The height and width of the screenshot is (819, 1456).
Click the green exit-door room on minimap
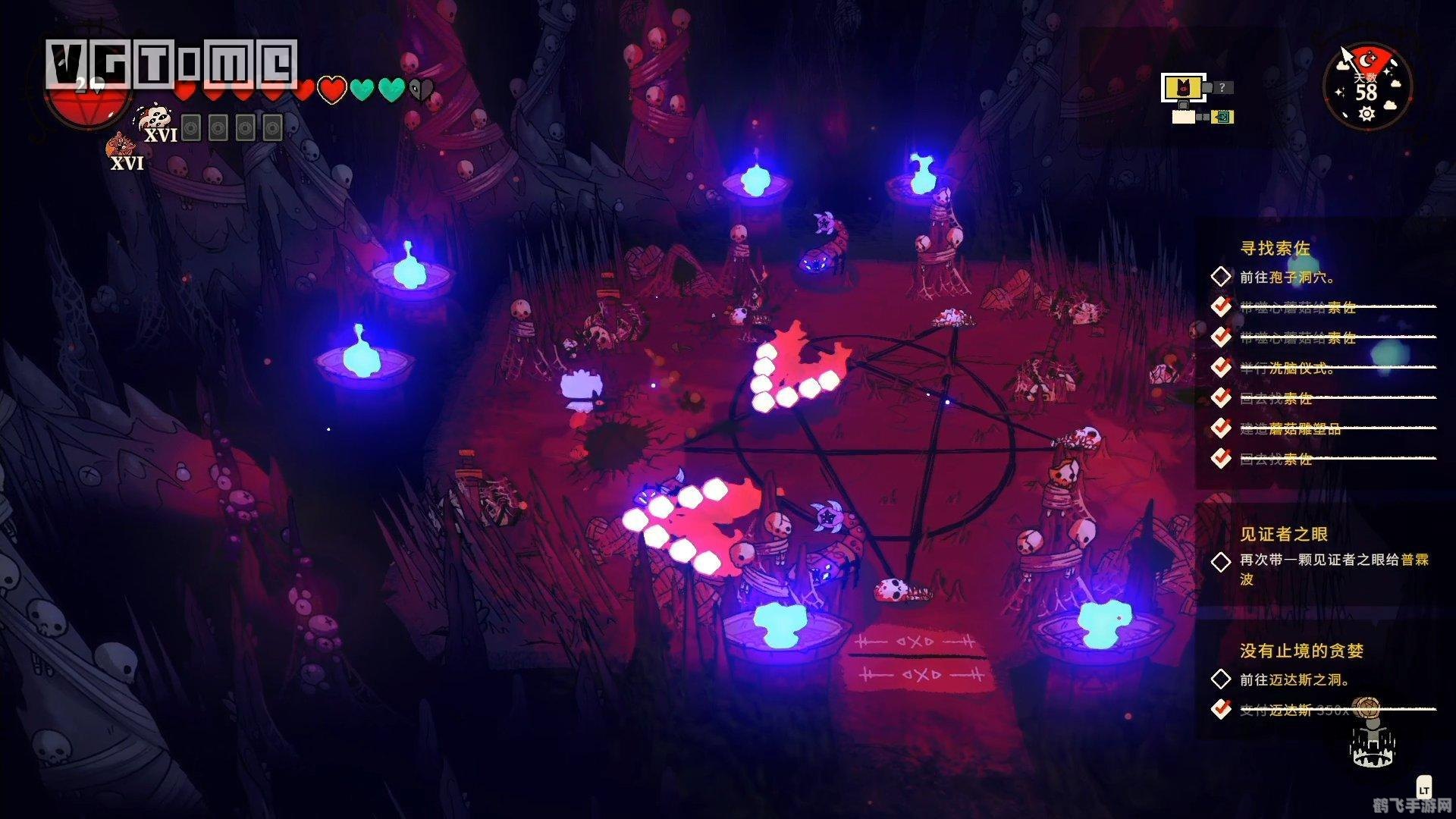1222,117
